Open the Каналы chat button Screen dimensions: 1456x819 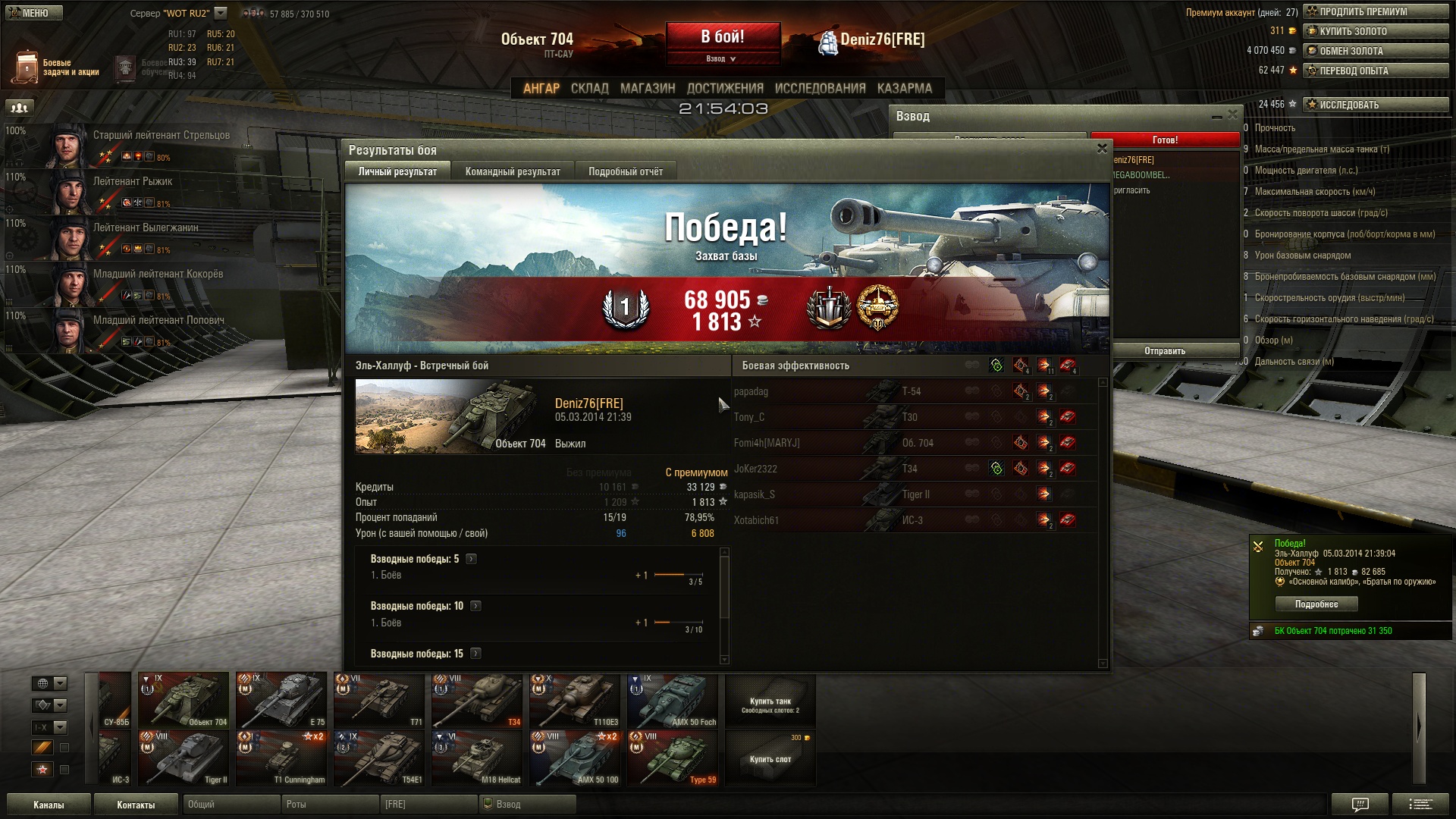(49, 805)
